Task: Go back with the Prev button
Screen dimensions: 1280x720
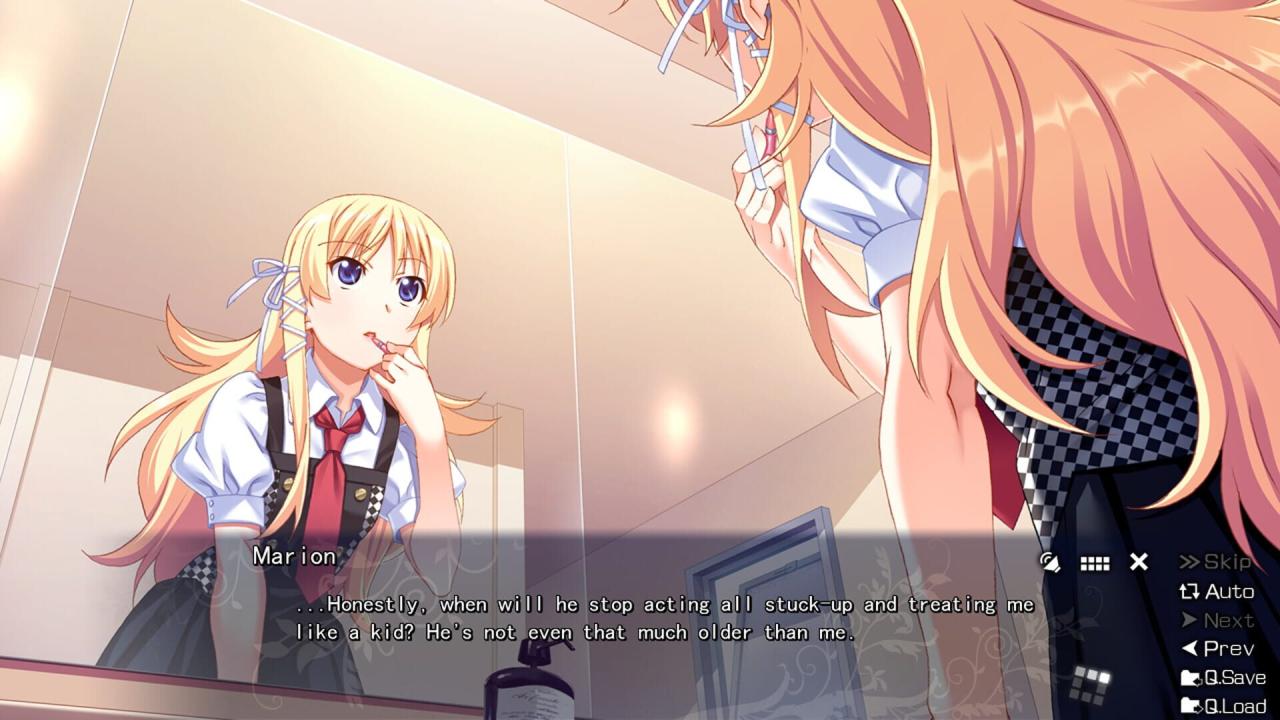Action: click(x=1216, y=649)
